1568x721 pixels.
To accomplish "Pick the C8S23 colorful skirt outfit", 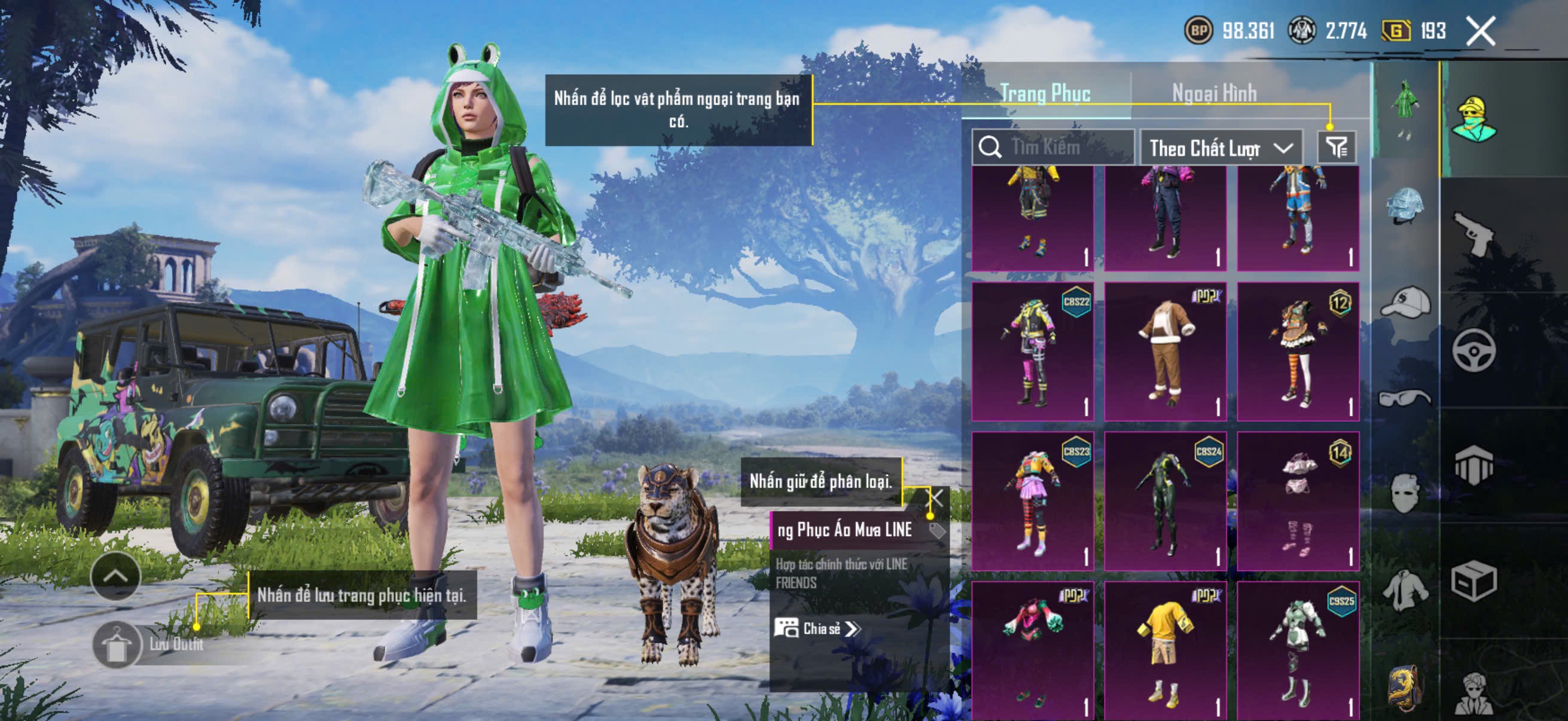I will tap(1032, 502).
